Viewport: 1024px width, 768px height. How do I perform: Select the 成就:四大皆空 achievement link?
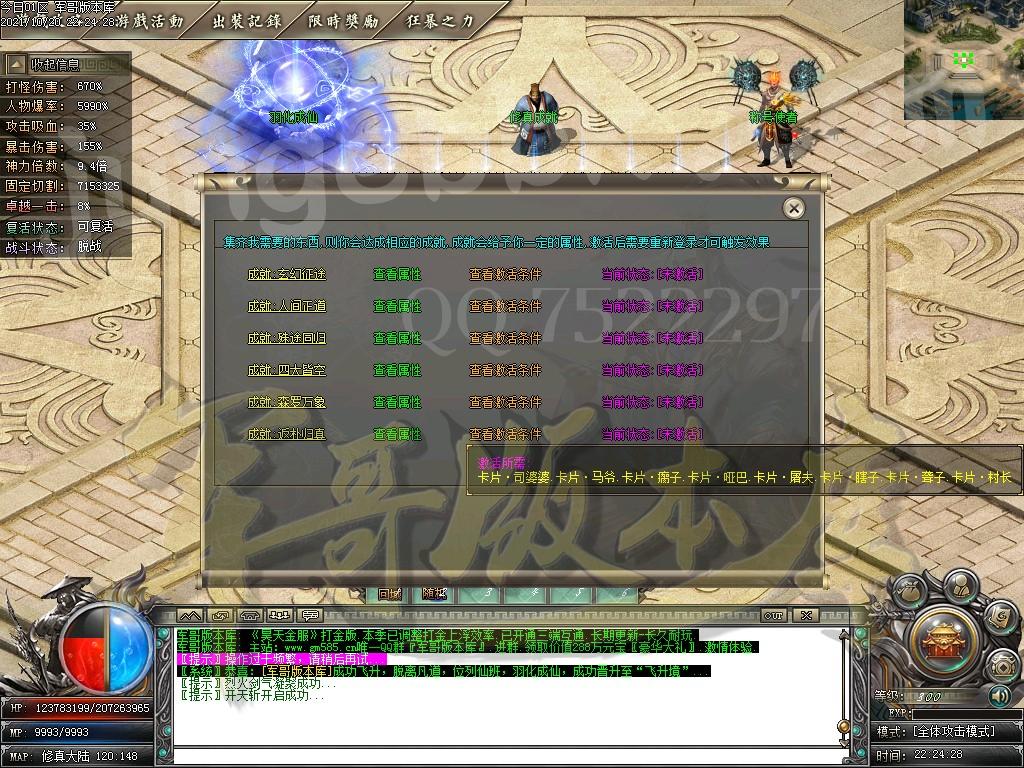[x=287, y=370]
